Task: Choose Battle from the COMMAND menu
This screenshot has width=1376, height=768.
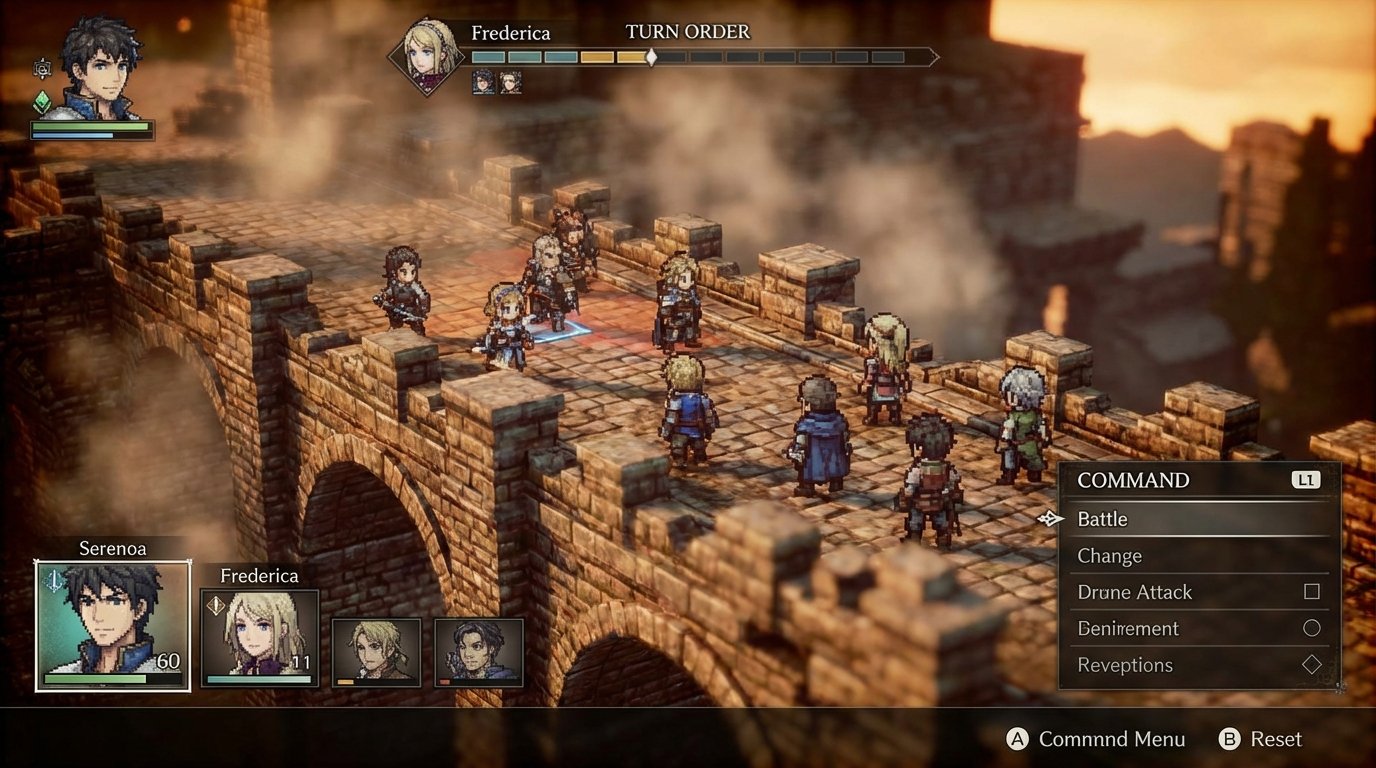Action: (1105, 519)
